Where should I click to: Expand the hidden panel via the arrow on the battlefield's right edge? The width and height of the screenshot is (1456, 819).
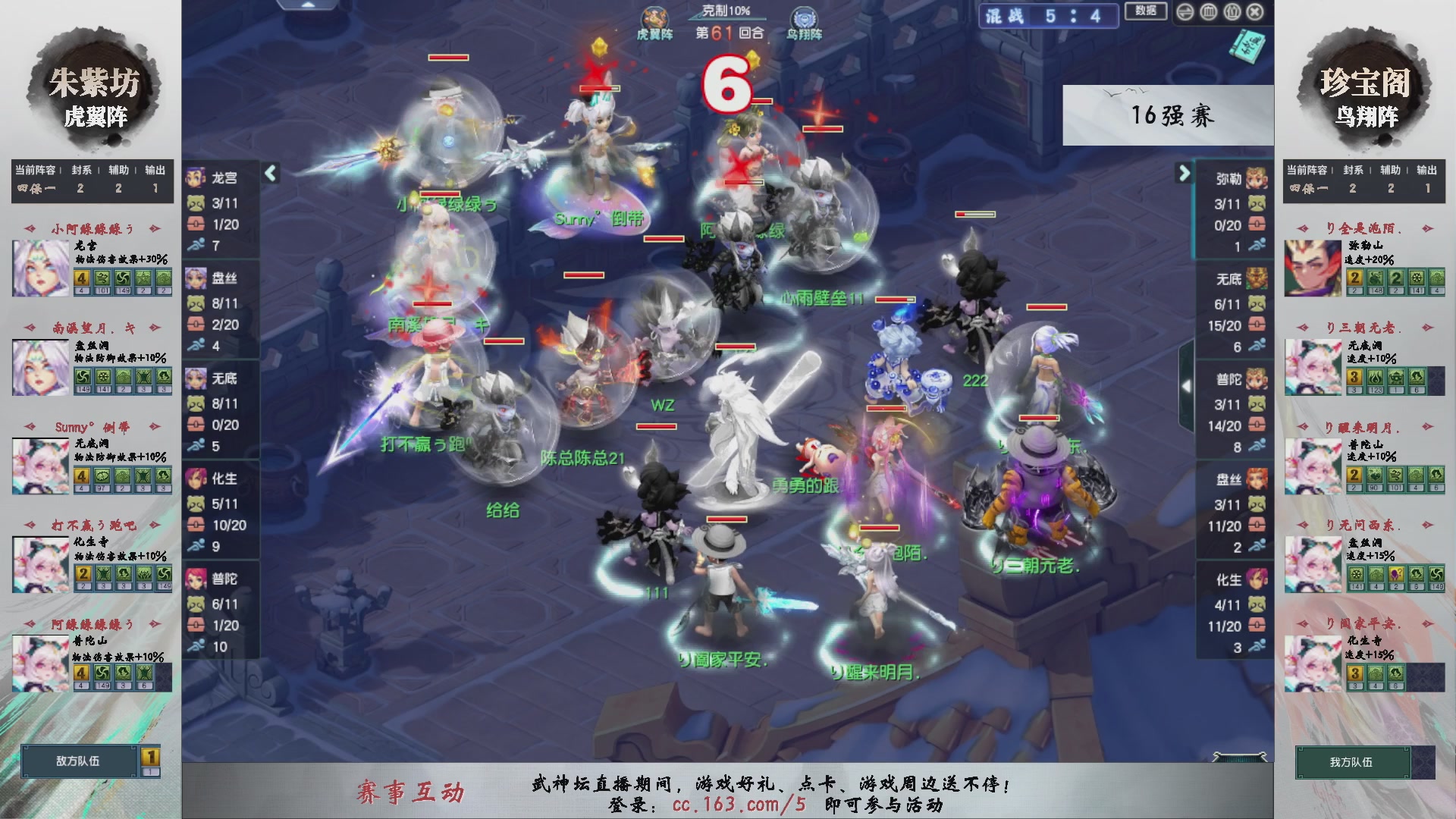point(1187,385)
